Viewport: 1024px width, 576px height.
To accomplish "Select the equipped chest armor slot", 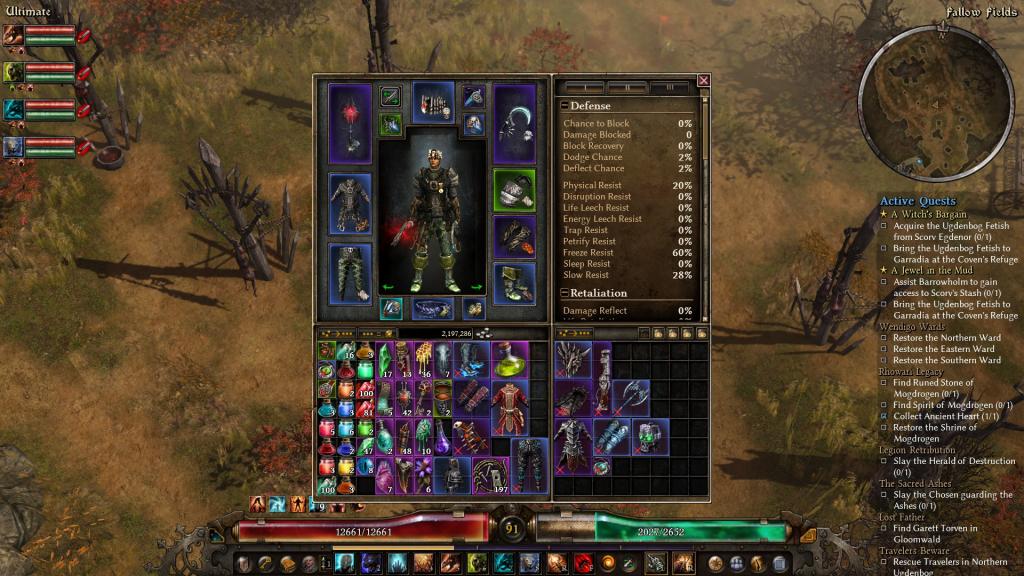I will click(350, 203).
